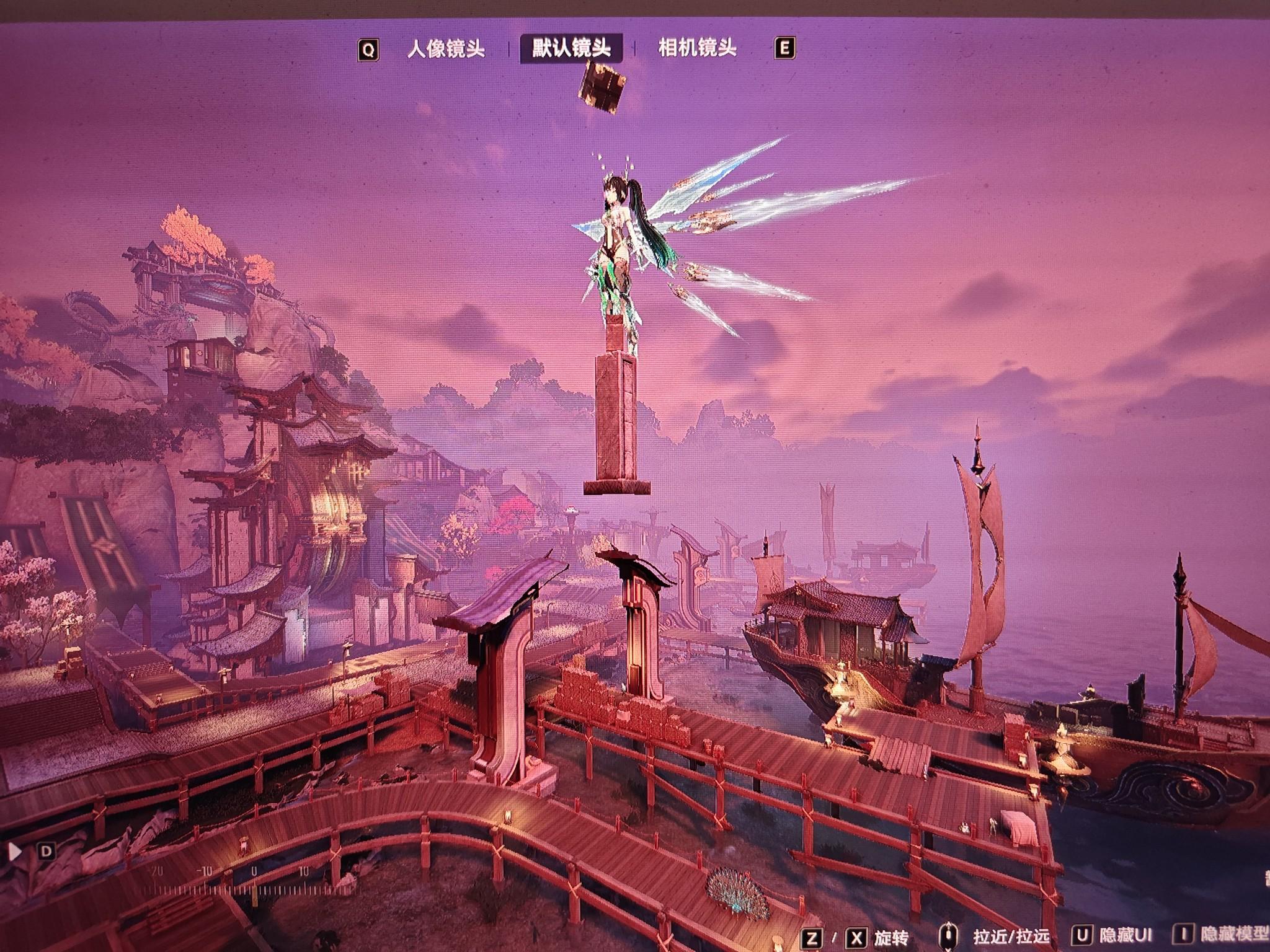Viewport: 1270px width, 952px height.
Task: Click the angle ruler's yellow center marker
Action: [x=254, y=891]
